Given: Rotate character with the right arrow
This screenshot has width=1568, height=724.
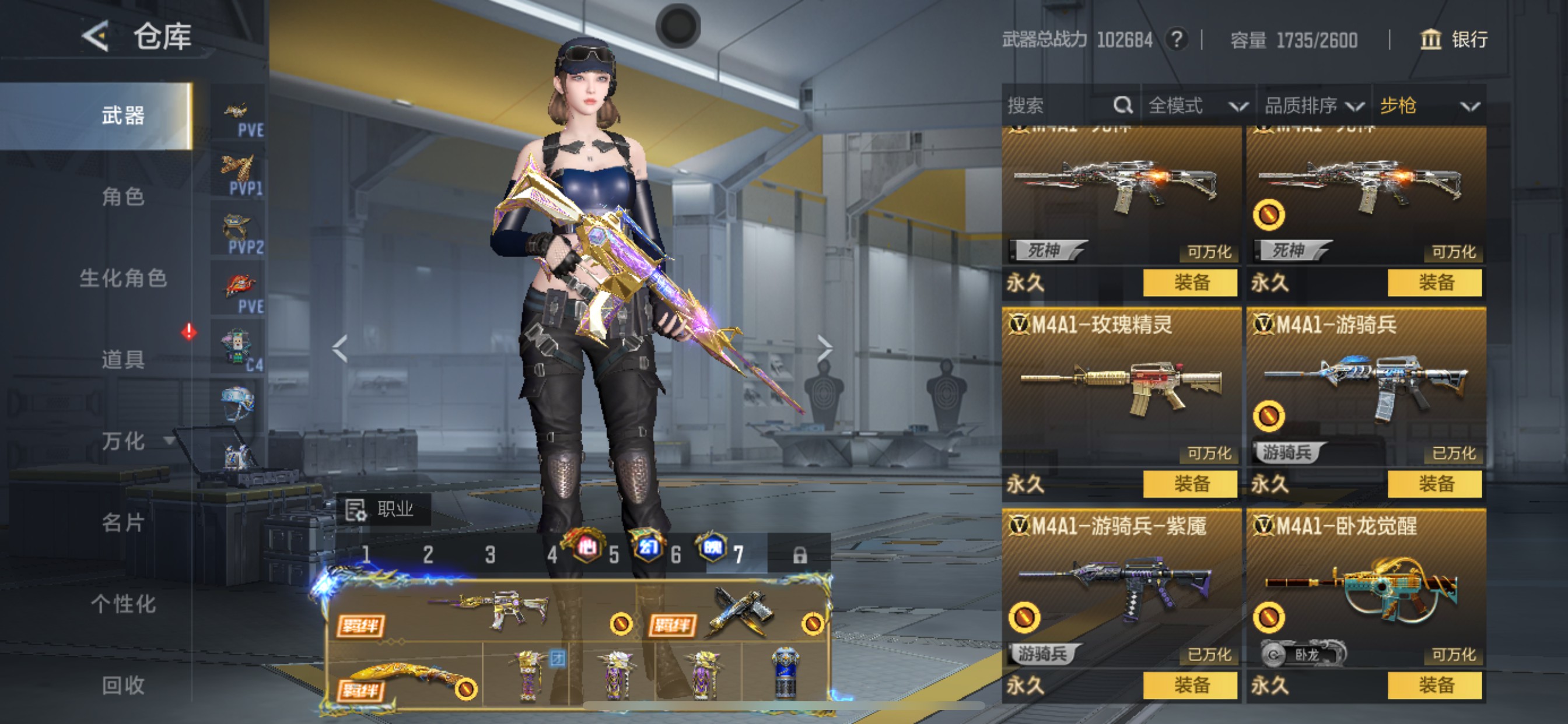Looking at the screenshot, I should pyautogui.click(x=824, y=349).
